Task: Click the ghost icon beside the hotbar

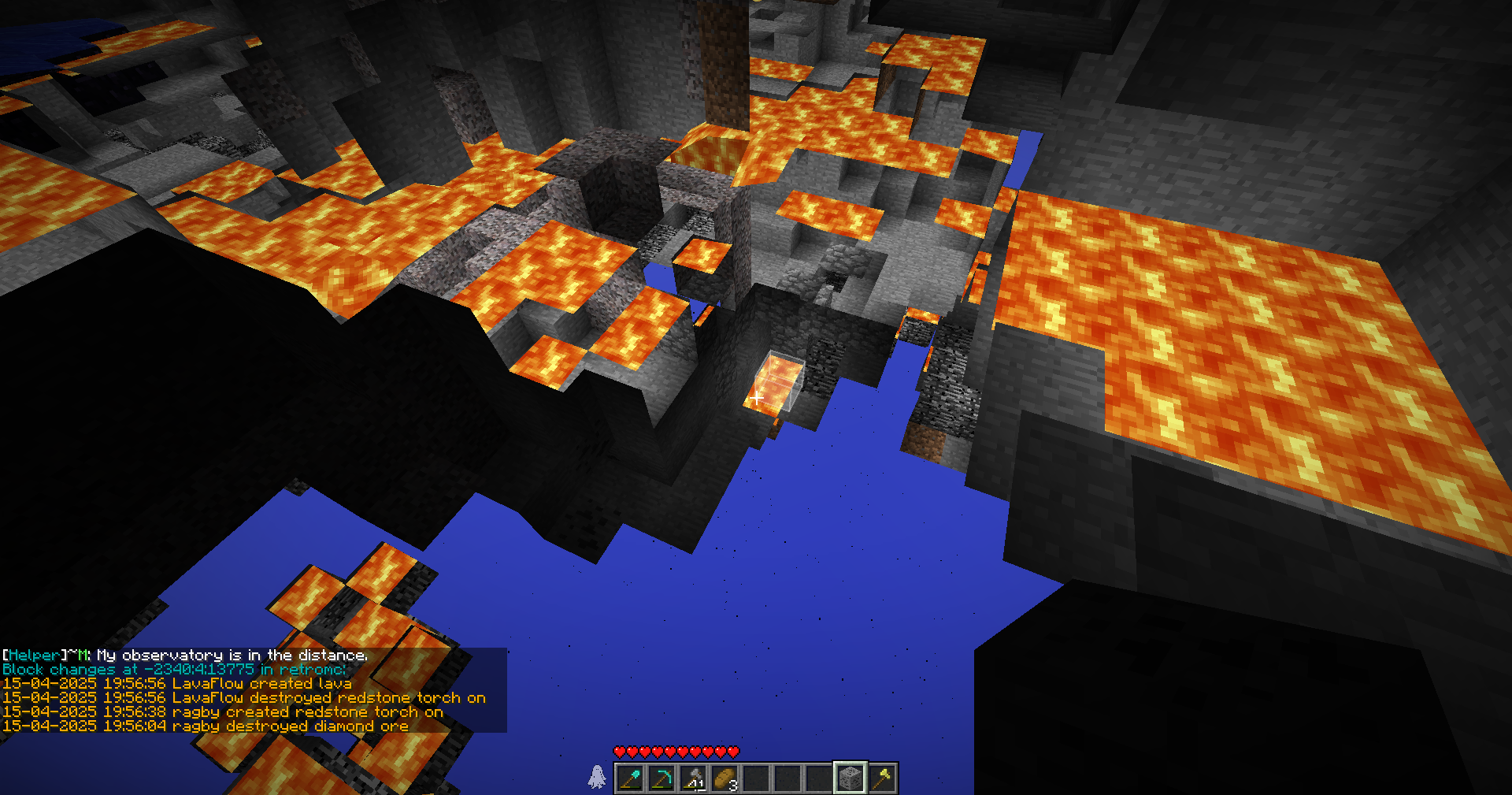Action: [x=598, y=777]
